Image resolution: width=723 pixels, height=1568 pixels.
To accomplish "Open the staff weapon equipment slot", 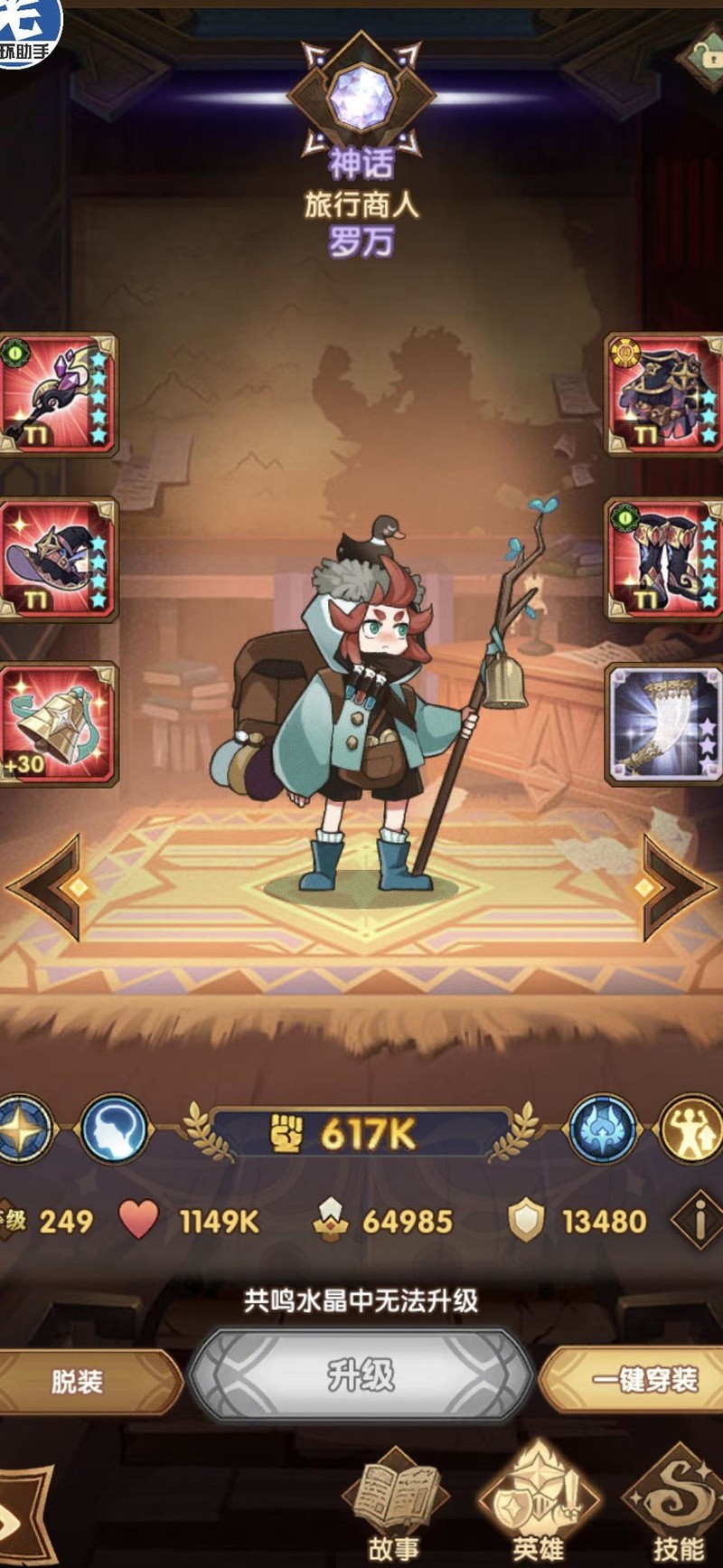I will tap(58, 394).
